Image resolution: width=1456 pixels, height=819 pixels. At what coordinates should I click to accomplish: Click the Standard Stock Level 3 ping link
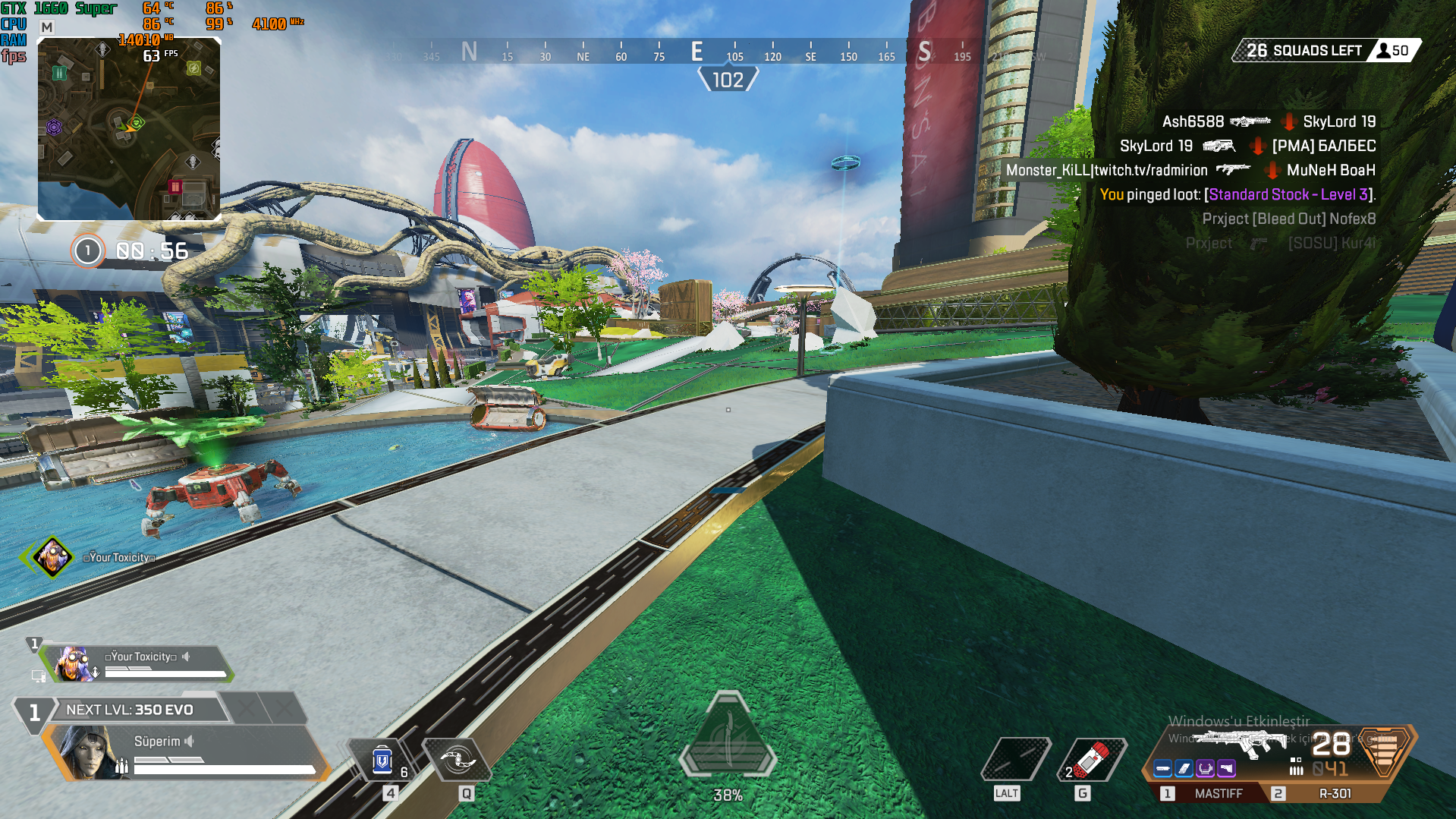(x=1290, y=194)
